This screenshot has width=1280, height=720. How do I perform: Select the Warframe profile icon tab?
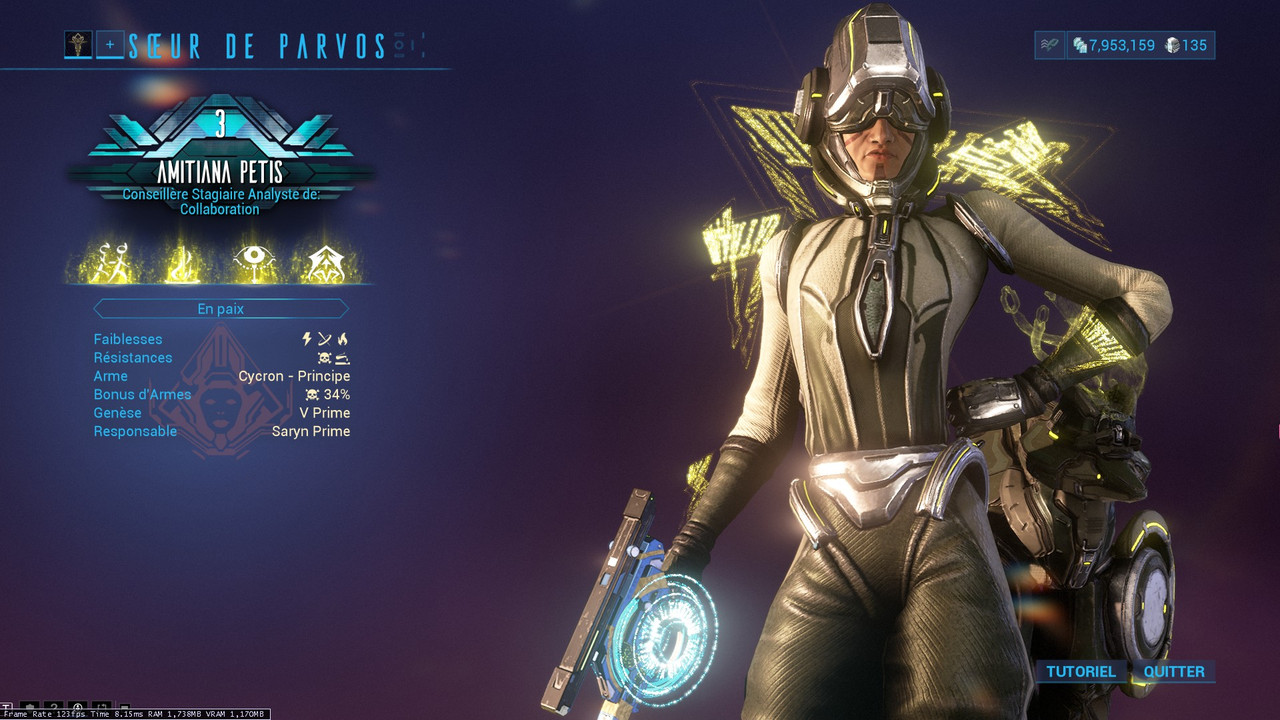tap(78, 44)
